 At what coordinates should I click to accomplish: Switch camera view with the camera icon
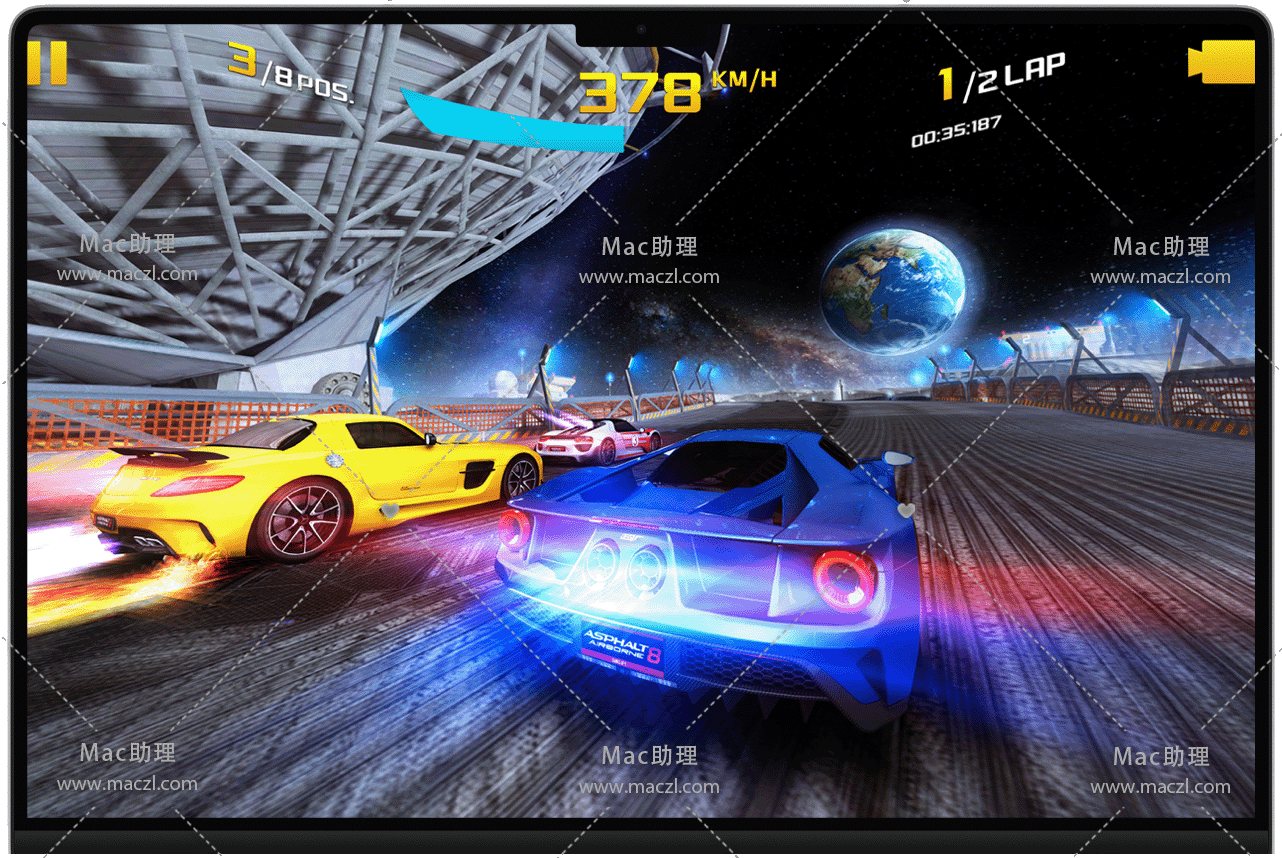pos(1221,62)
